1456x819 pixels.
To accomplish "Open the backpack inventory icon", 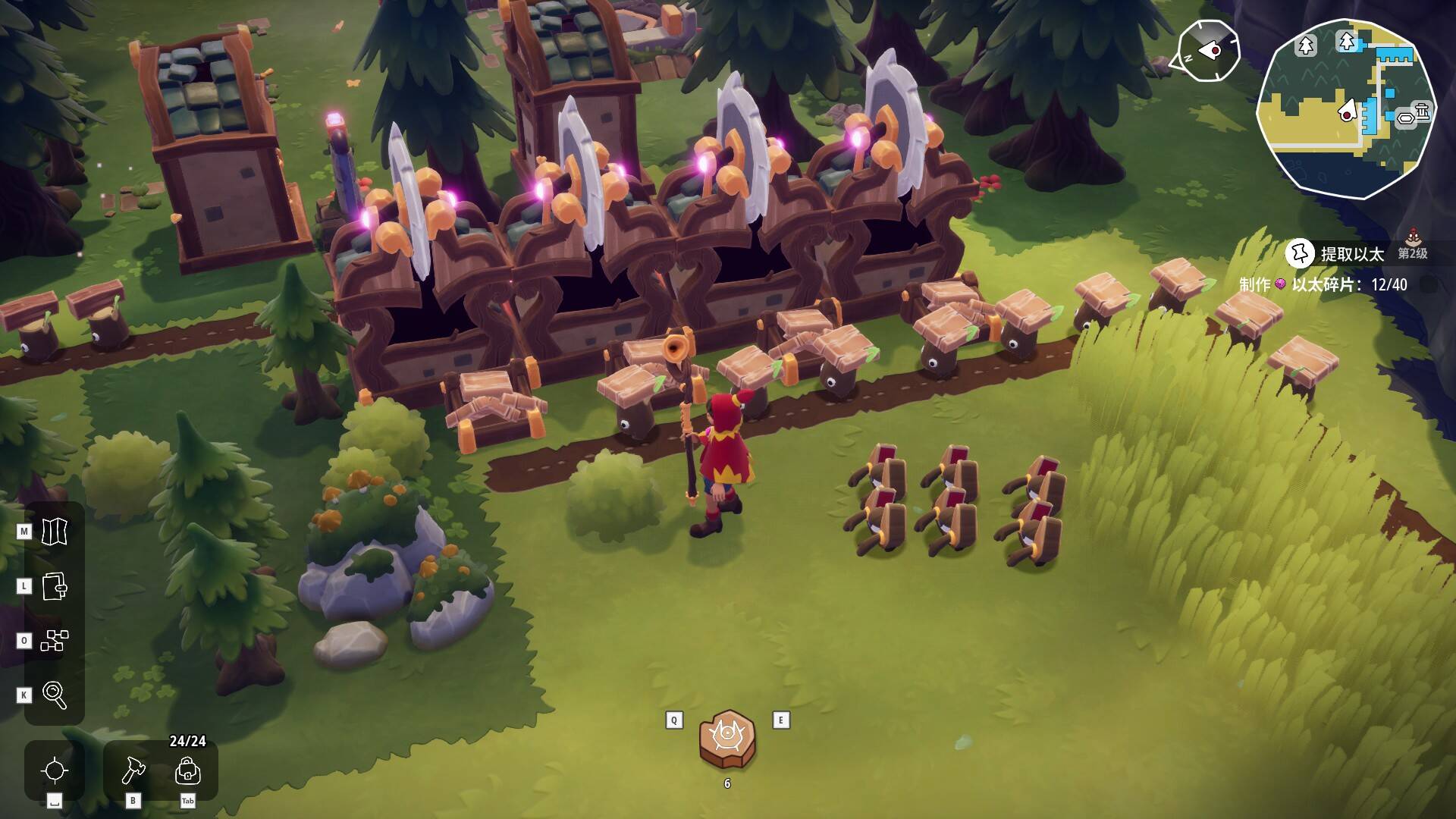I will tap(187, 770).
